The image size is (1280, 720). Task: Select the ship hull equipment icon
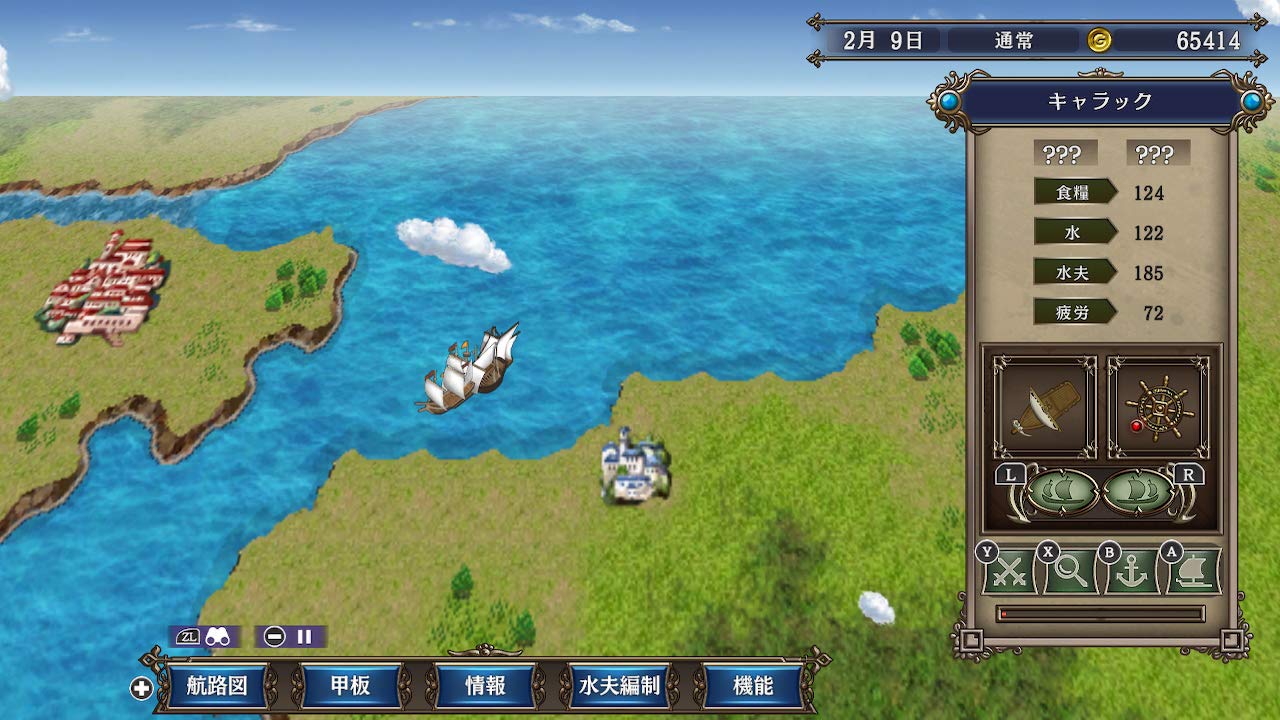pyautogui.click(x=1043, y=403)
